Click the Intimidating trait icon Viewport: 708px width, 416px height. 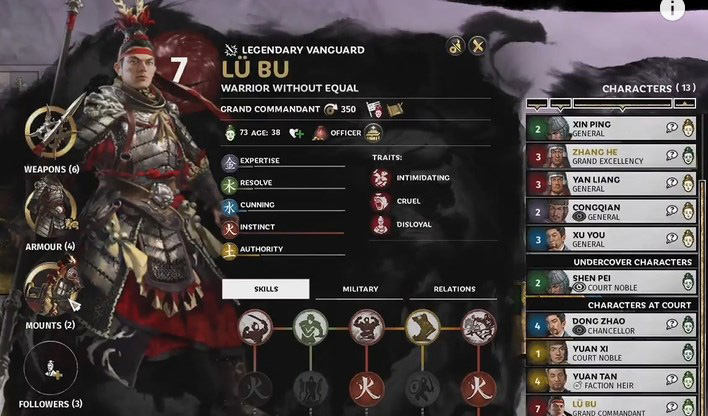pyautogui.click(x=380, y=178)
